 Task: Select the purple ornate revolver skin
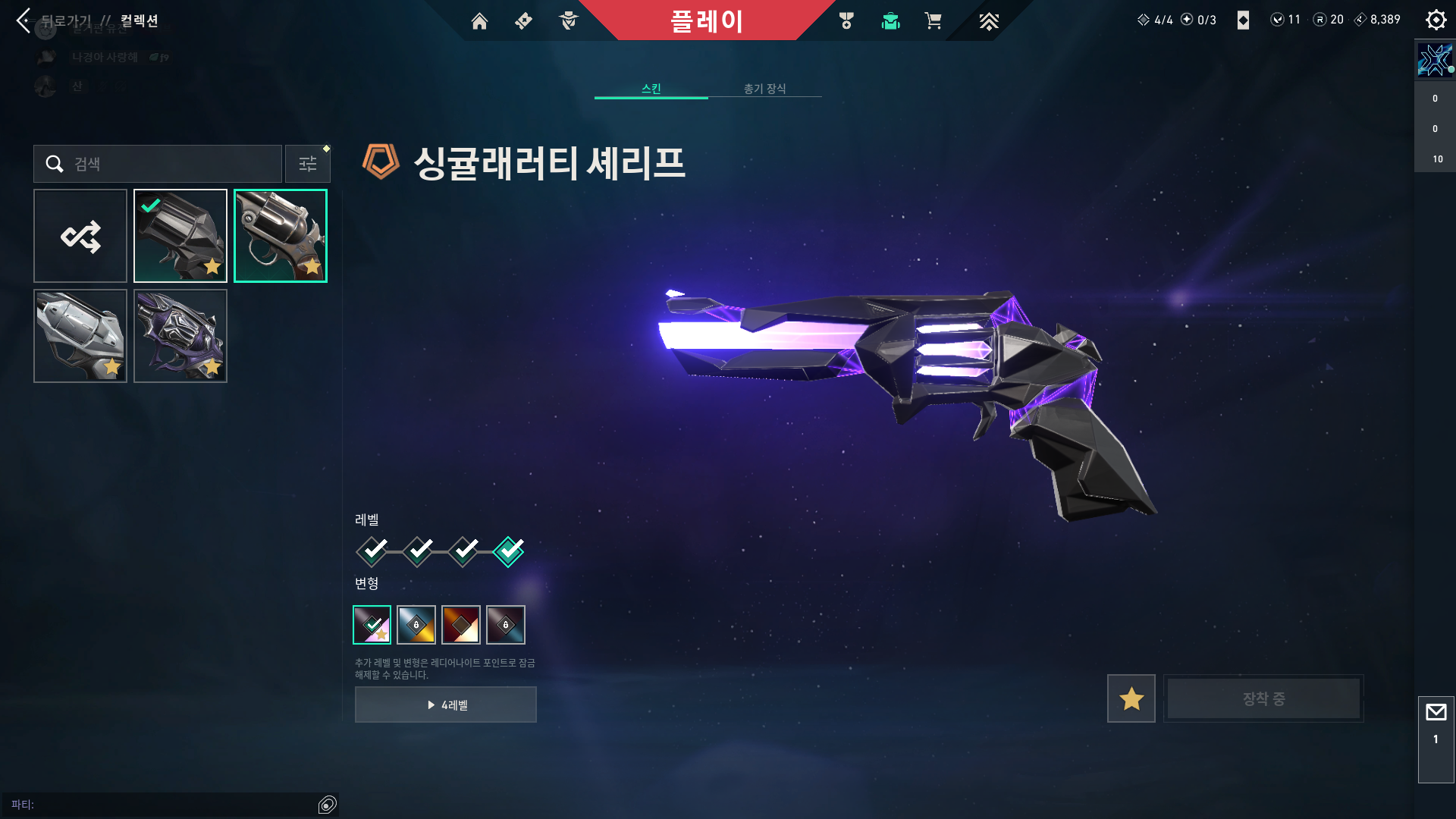tap(180, 336)
